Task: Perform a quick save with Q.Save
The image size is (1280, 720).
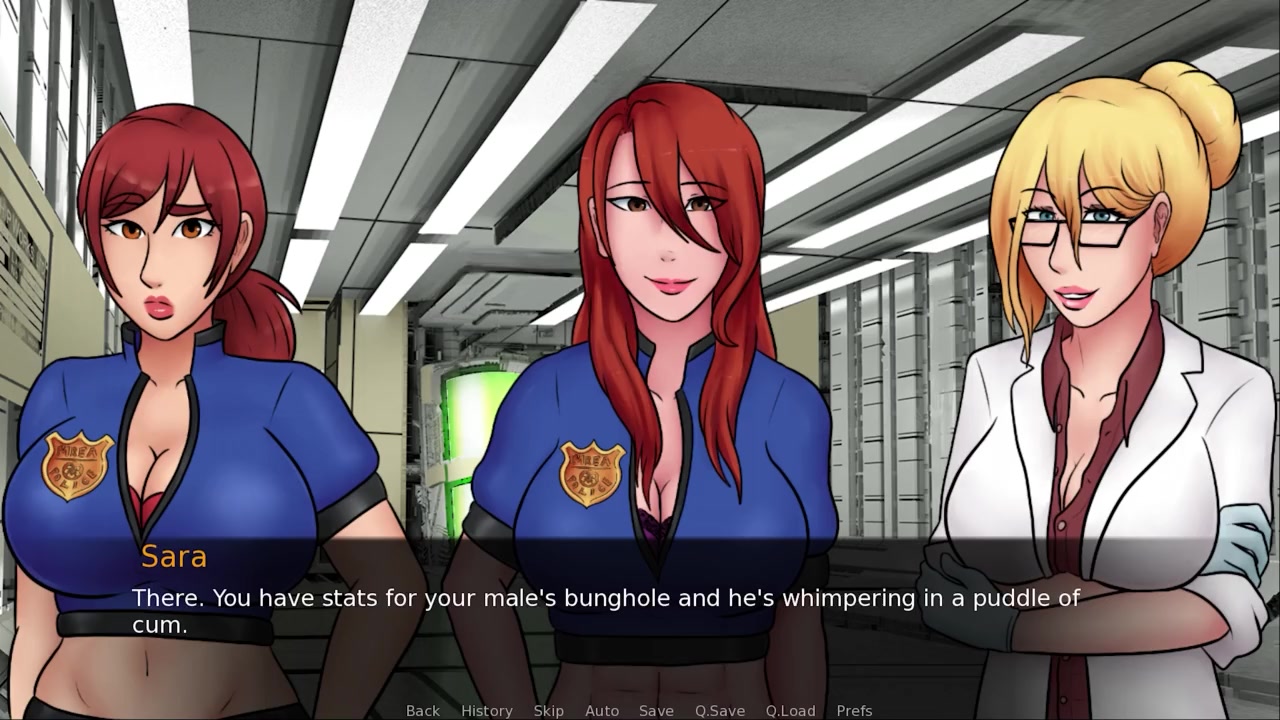Action: pyautogui.click(x=720, y=710)
